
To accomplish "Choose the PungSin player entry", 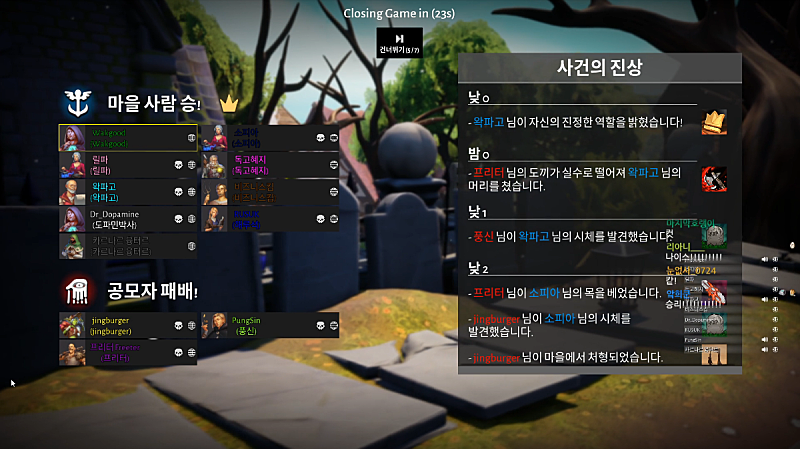I will [x=271, y=325].
